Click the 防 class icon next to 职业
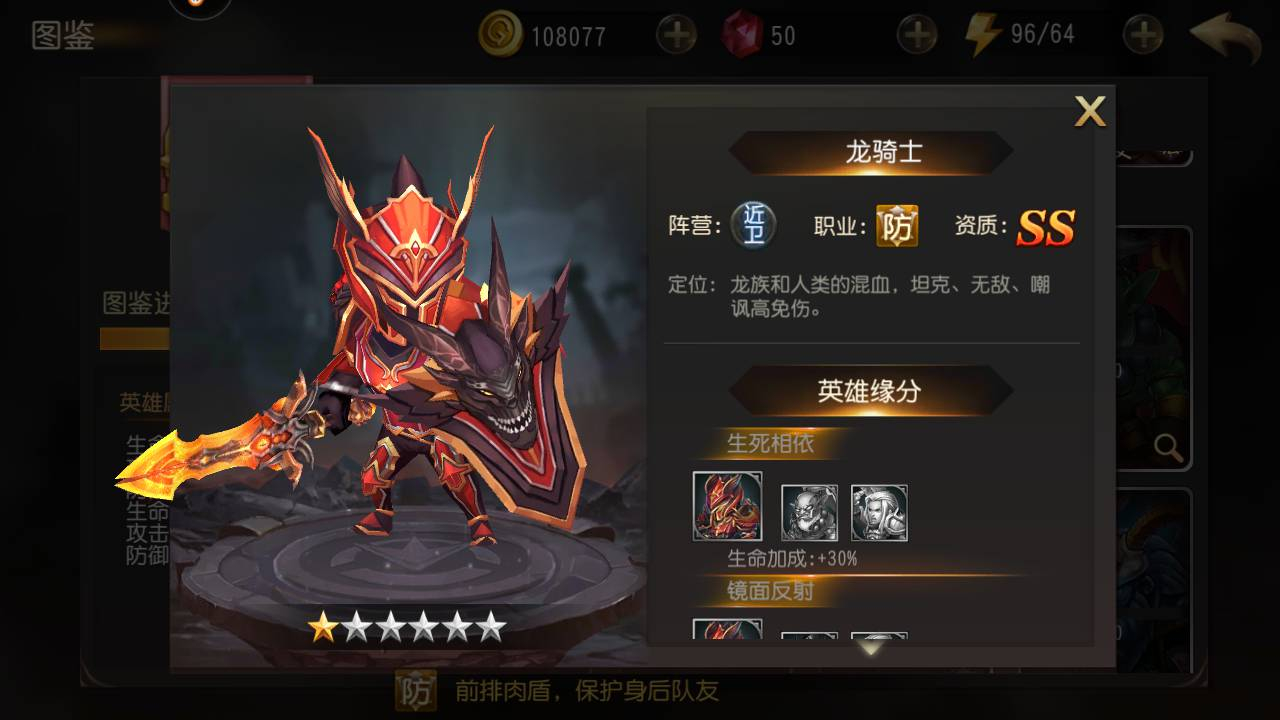This screenshot has height=720, width=1280. pyautogui.click(x=897, y=226)
